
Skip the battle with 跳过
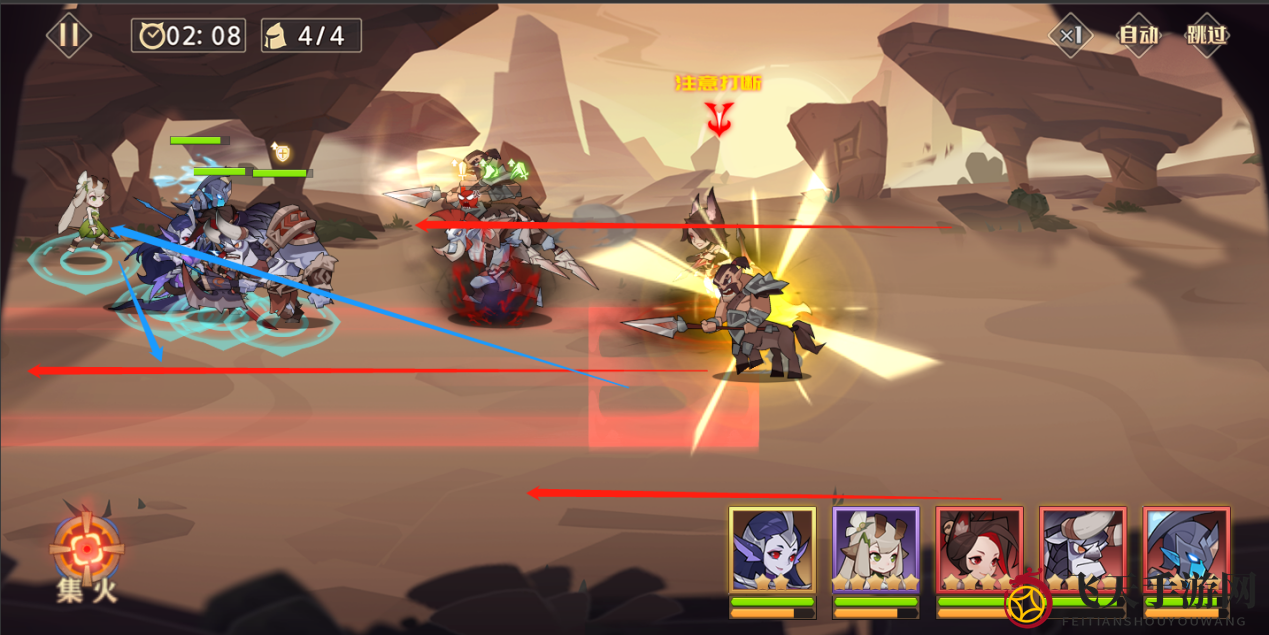coord(1206,35)
